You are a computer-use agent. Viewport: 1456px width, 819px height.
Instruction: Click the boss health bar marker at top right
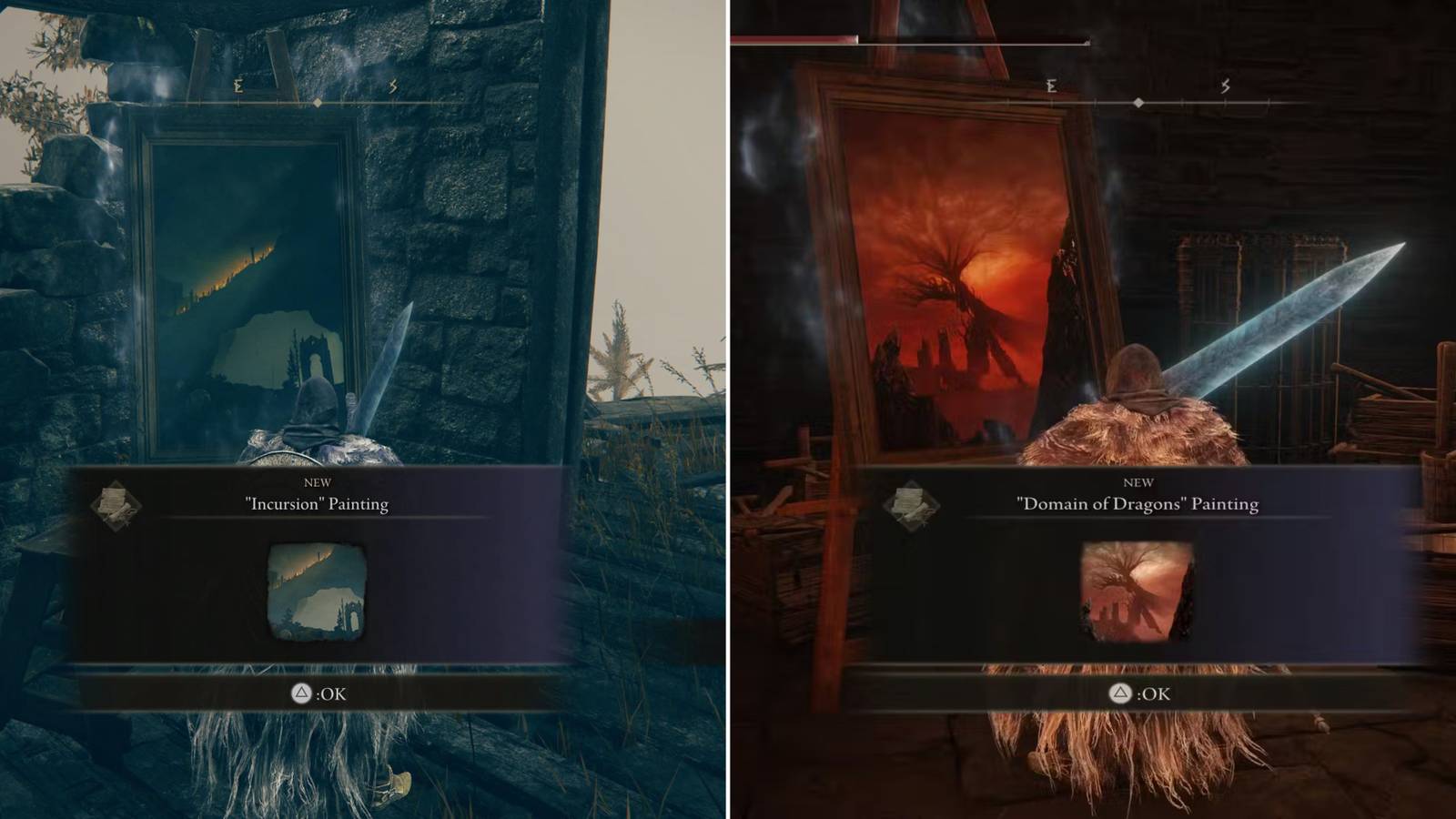pos(1087,42)
